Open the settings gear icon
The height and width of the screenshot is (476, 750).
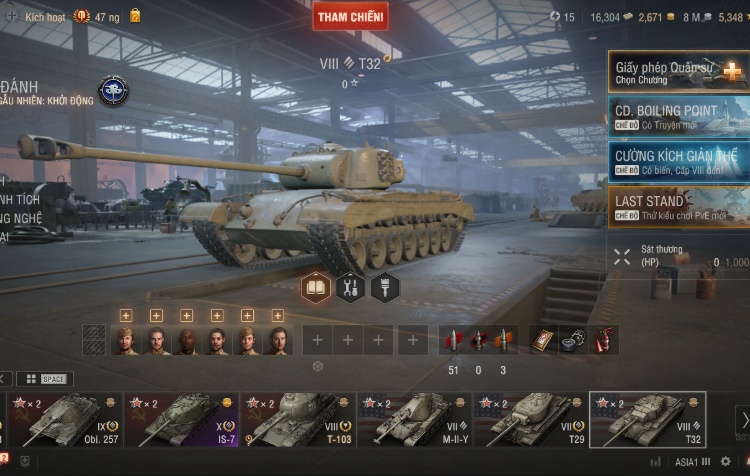[x=726, y=462]
